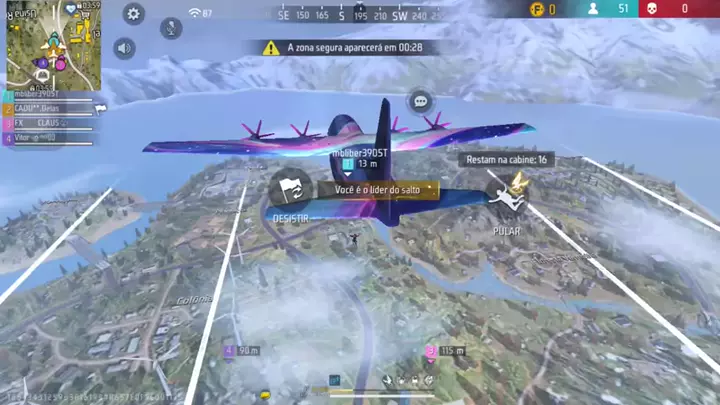The width and height of the screenshot is (720, 405).
Task: Toggle the microphone voice chat
Action: click(171, 27)
